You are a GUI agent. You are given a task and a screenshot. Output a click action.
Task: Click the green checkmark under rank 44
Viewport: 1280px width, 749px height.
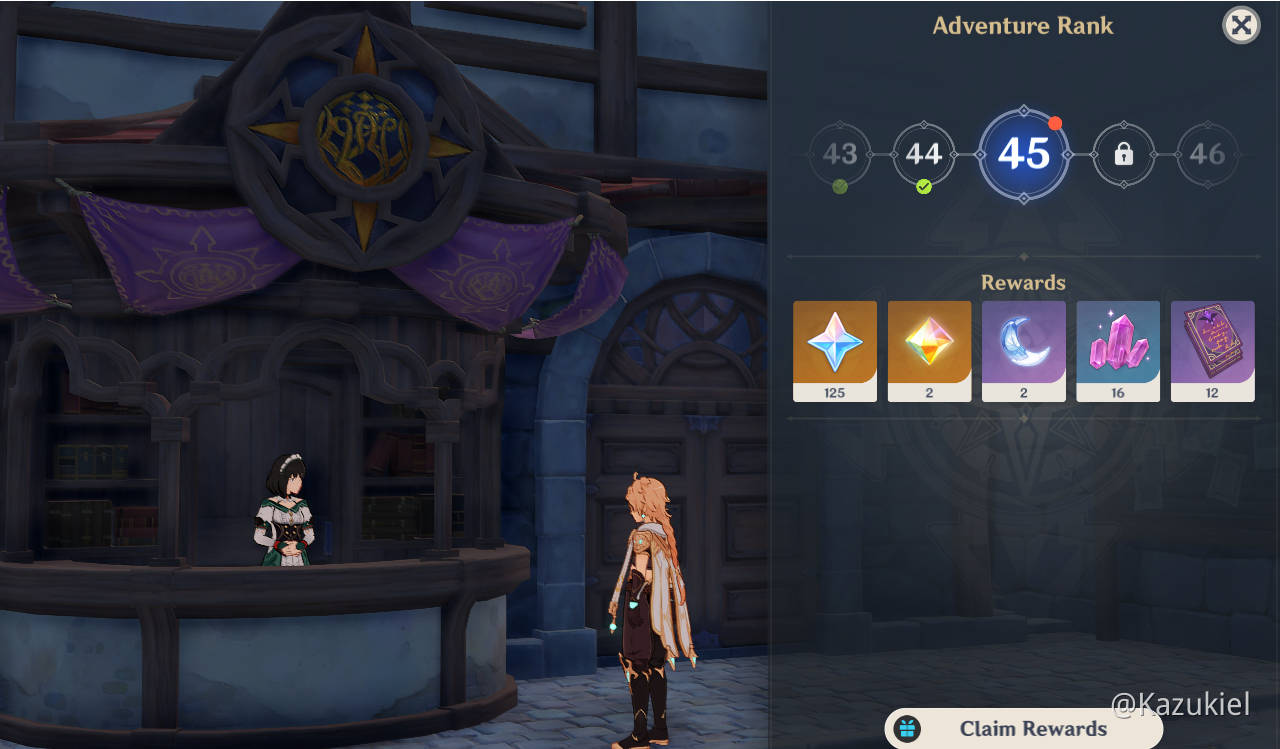pyautogui.click(x=924, y=186)
